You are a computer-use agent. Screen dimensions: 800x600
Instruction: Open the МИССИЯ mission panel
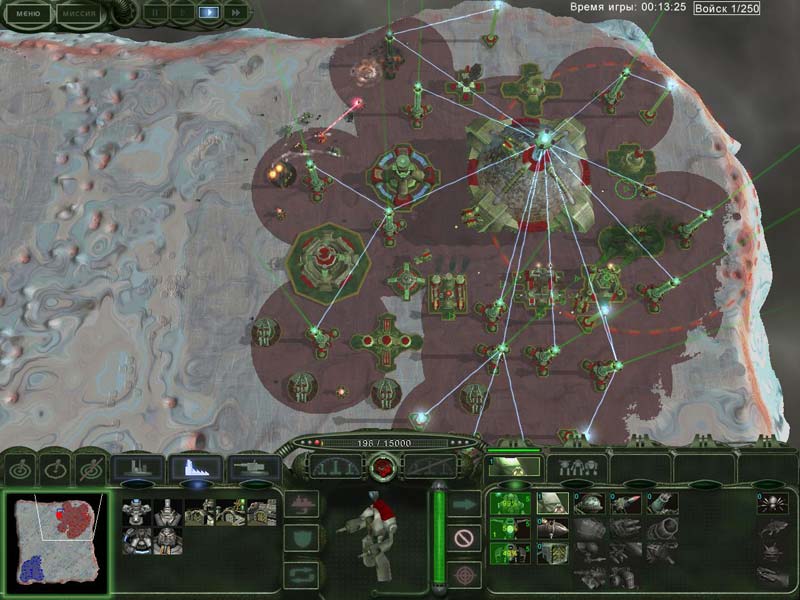[x=78, y=14]
